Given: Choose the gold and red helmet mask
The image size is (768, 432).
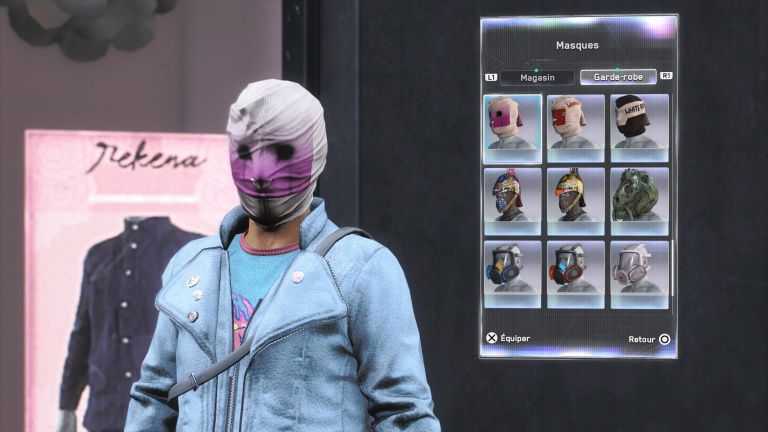Looking at the screenshot, I should (576, 200).
